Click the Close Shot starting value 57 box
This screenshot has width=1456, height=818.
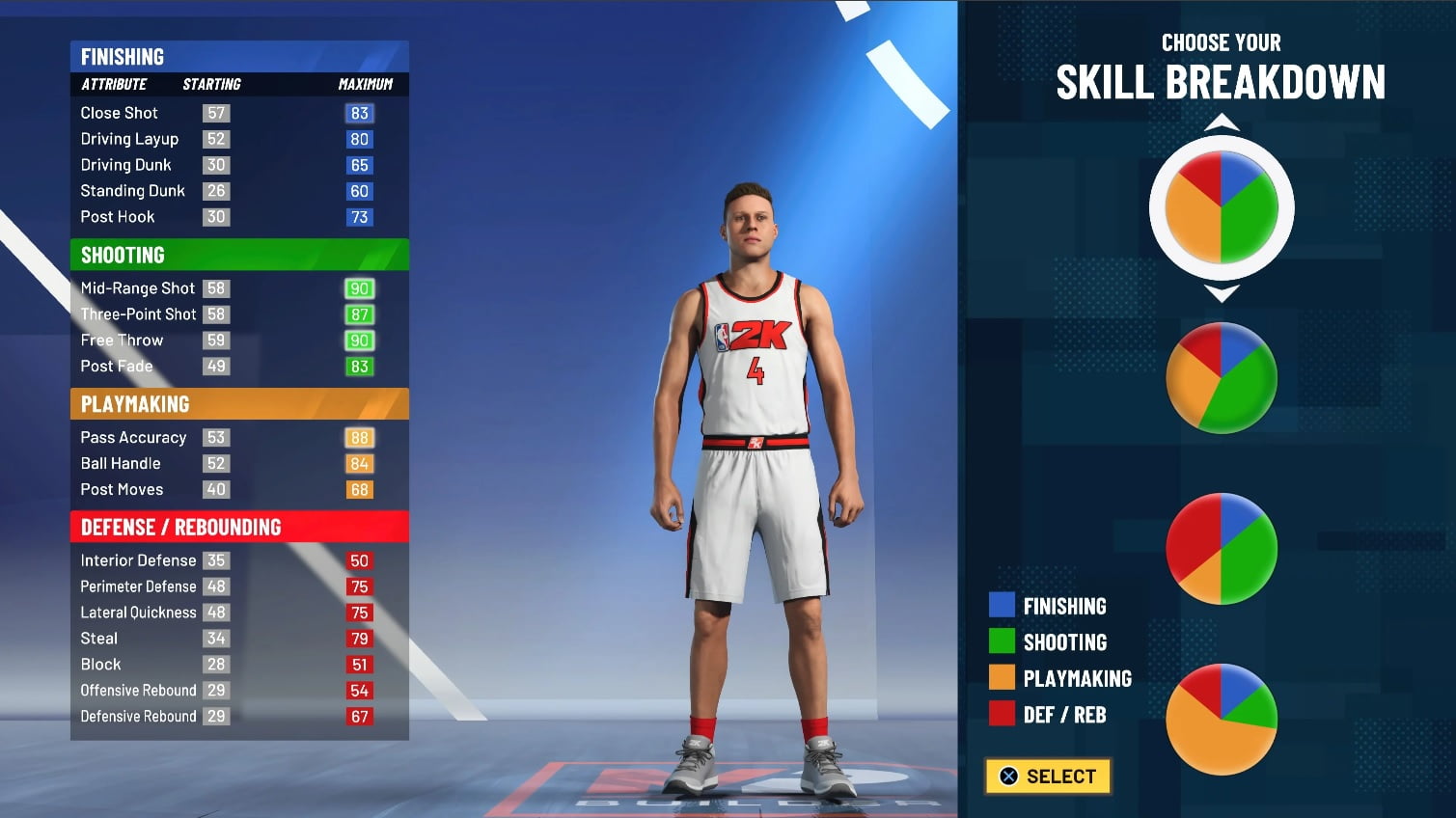click(216, 113)
